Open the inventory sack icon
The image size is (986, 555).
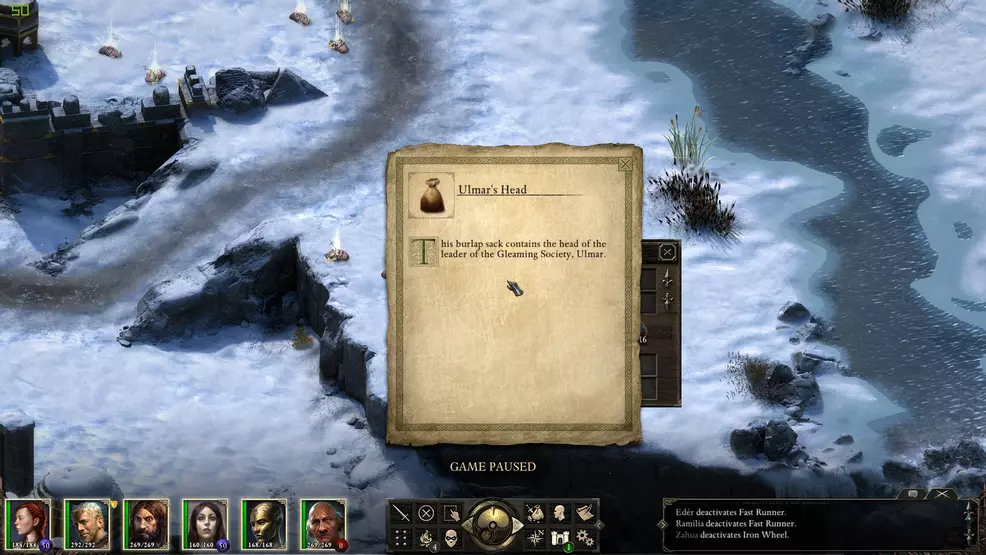point(536,514)
